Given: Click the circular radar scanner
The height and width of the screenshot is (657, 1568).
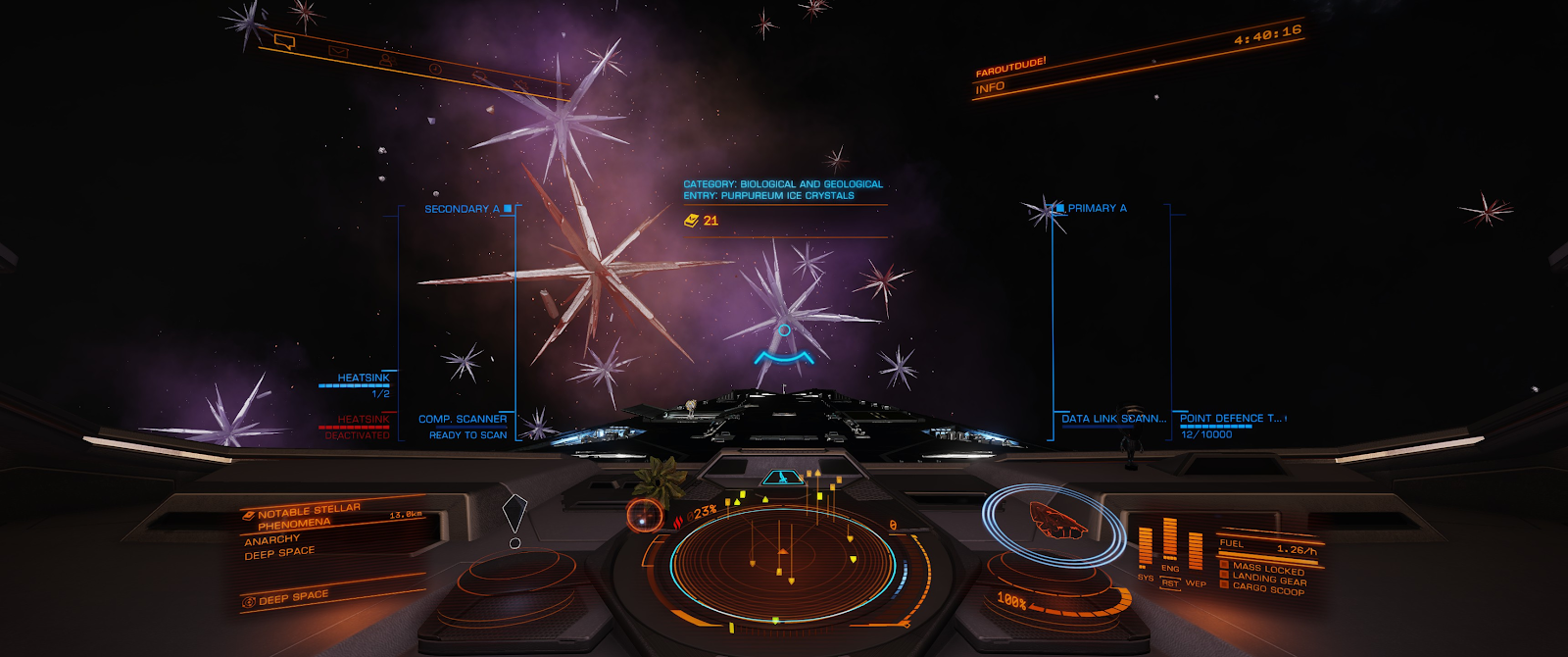Looking at the screenshot, I should click(782, 566).
